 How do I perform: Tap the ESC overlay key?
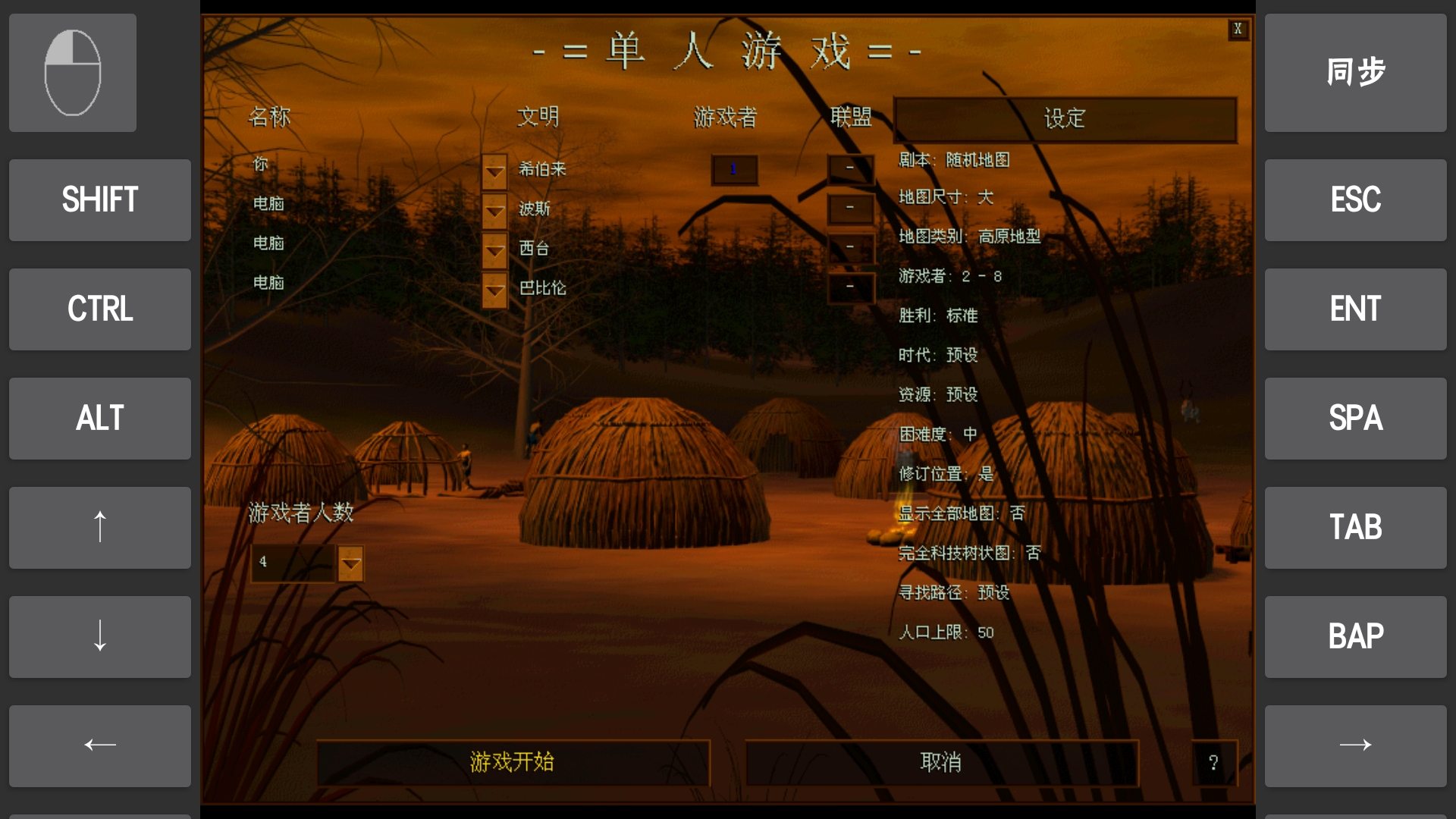1355,199
